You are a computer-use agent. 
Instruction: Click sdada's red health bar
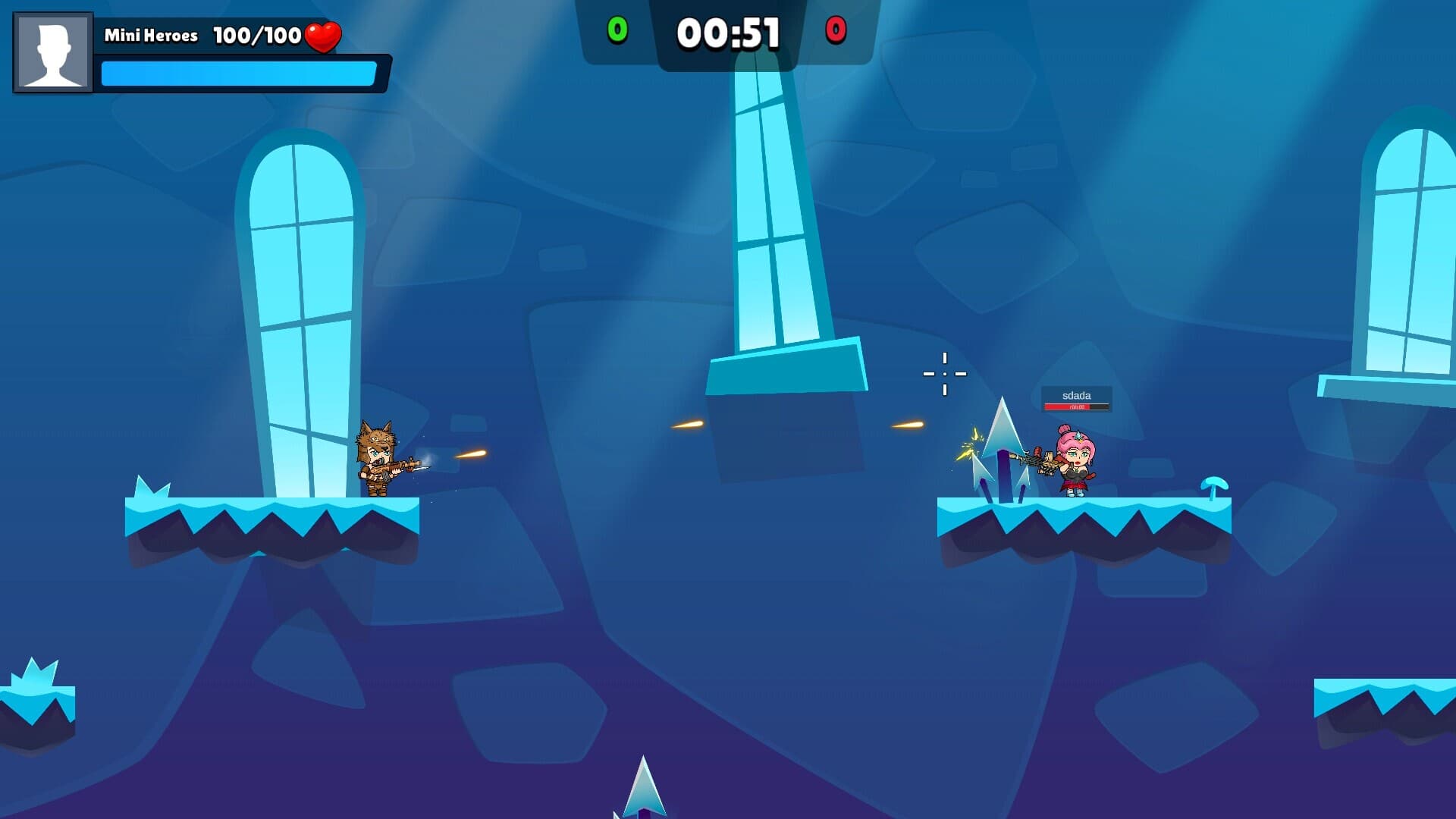[x=1076, y=407]
